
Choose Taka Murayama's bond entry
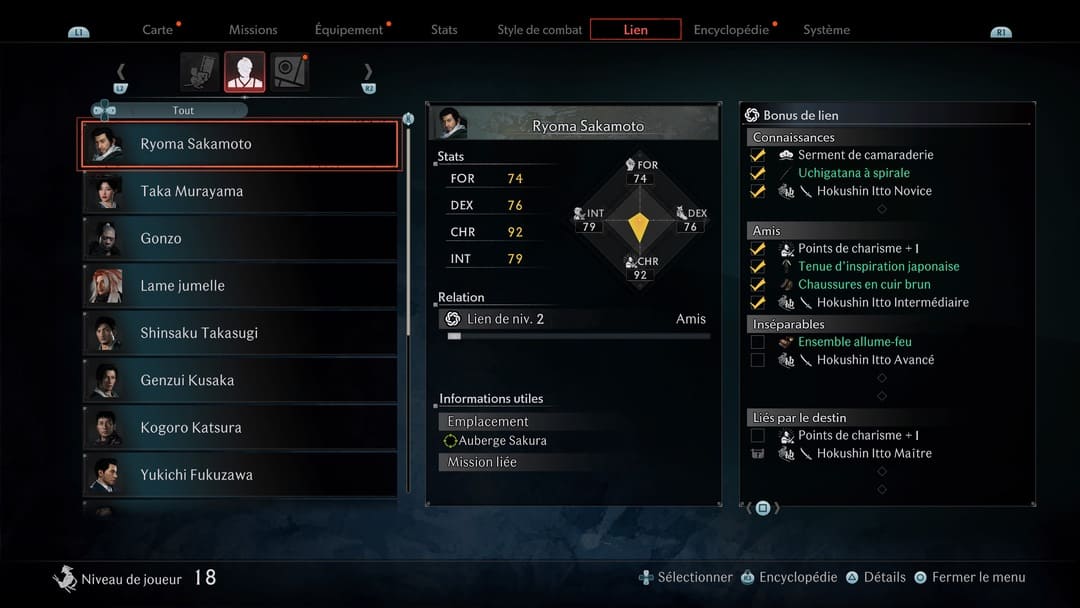pos(239,191)
